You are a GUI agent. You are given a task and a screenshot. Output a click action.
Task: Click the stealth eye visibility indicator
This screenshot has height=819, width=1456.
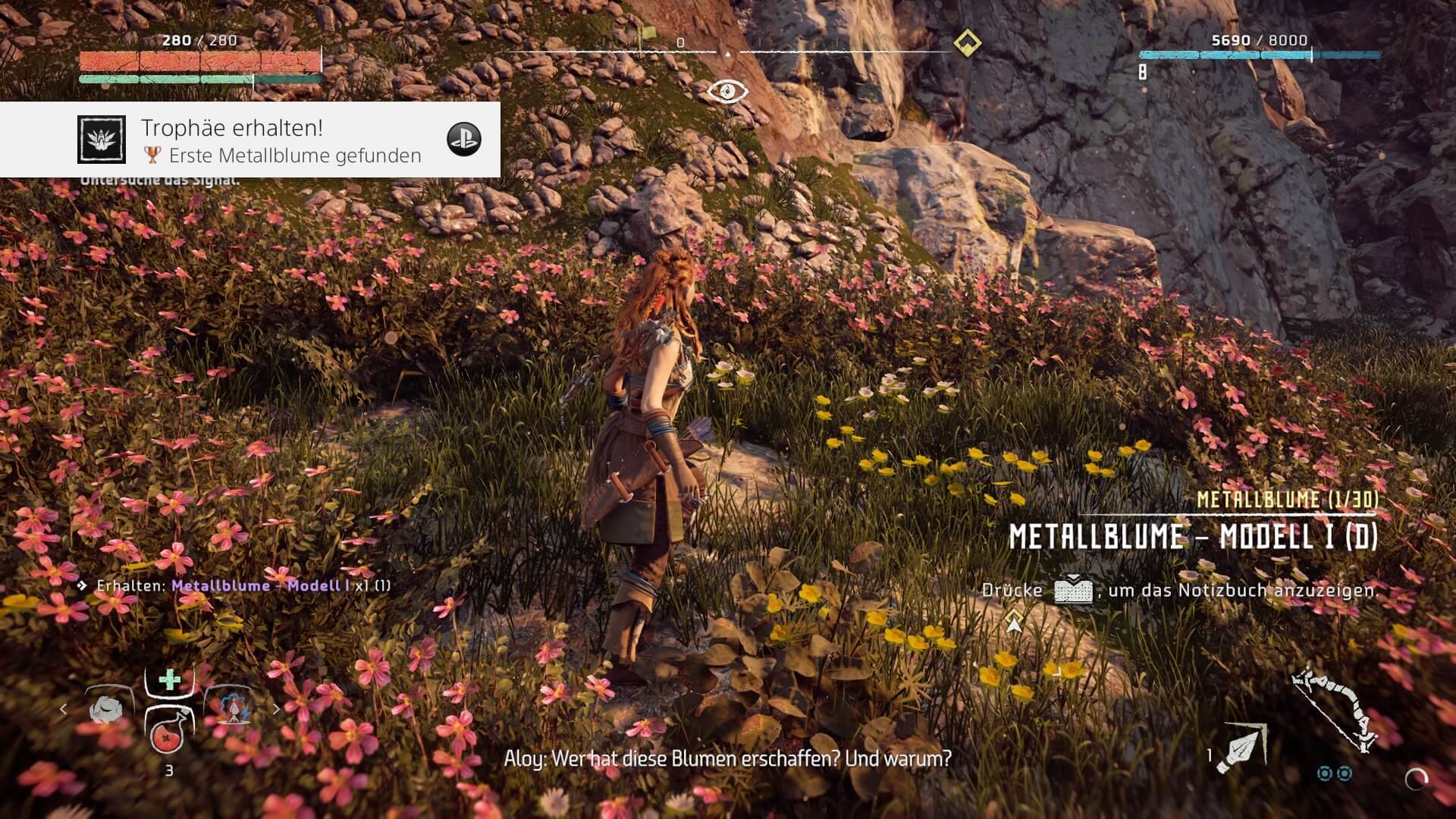pyautogui.click(x=727, y=92)
